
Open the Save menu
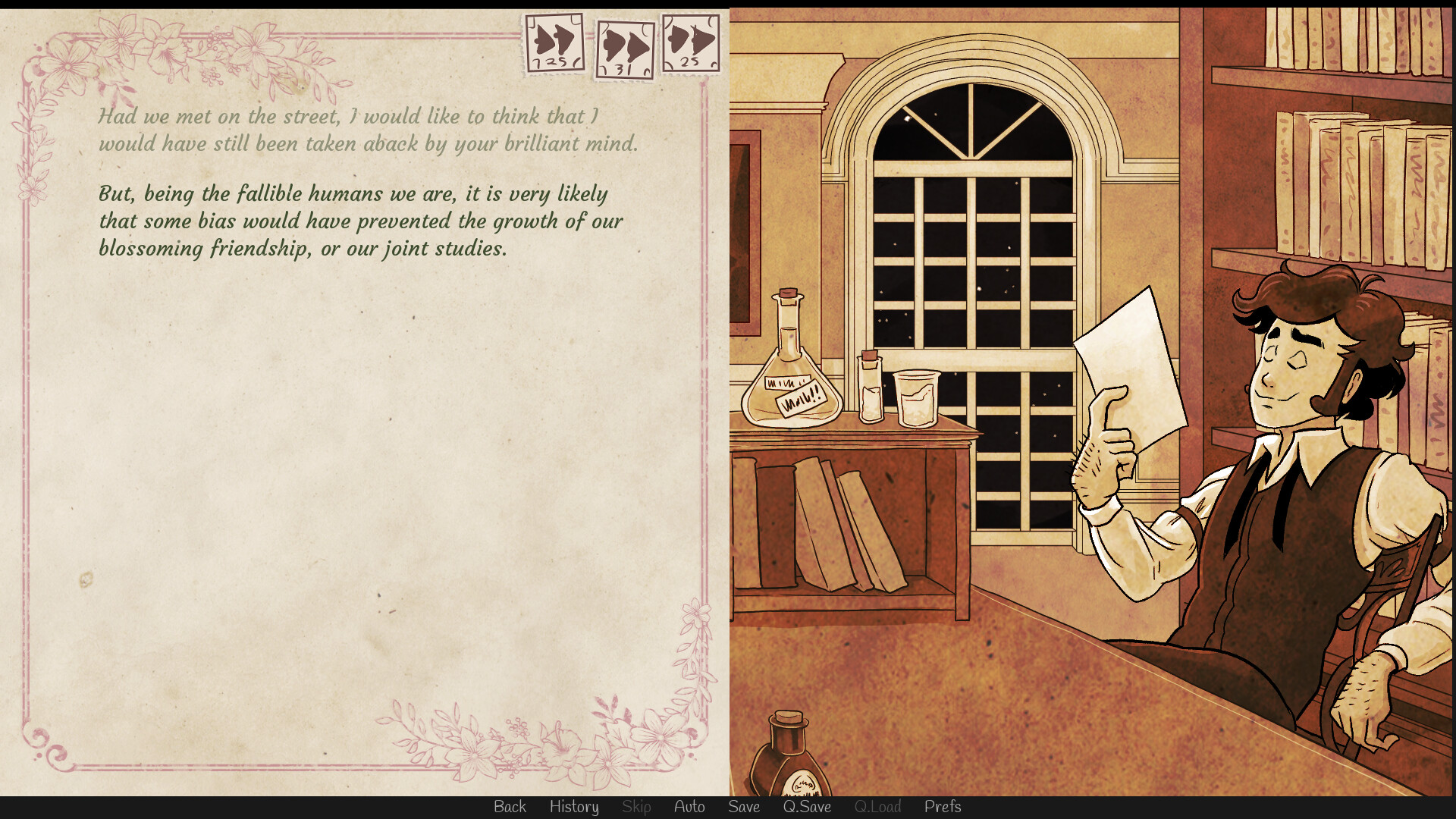pyautogui.click(x=744, y=807)
